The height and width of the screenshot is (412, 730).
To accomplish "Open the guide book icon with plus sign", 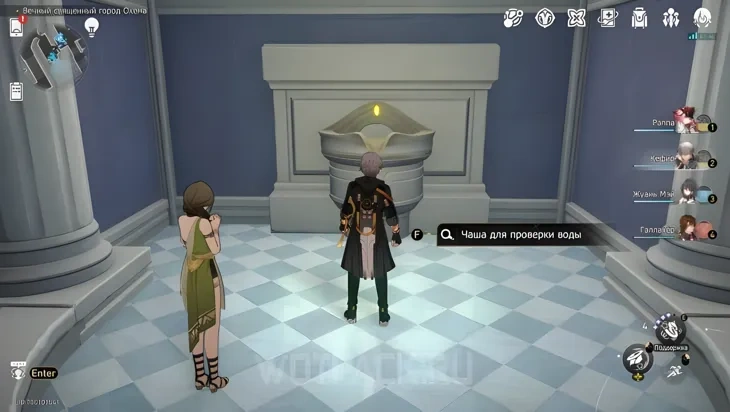I will [608, 18].
